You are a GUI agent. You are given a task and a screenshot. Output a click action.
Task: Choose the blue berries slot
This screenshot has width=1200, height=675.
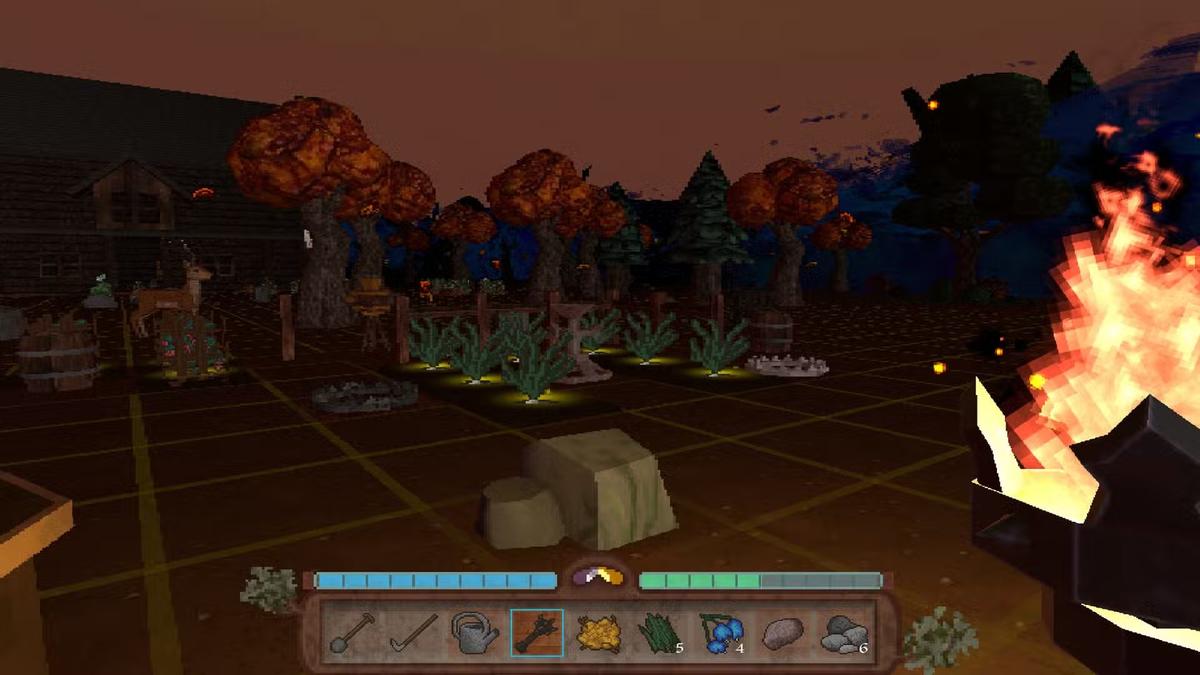coord(722,633)
